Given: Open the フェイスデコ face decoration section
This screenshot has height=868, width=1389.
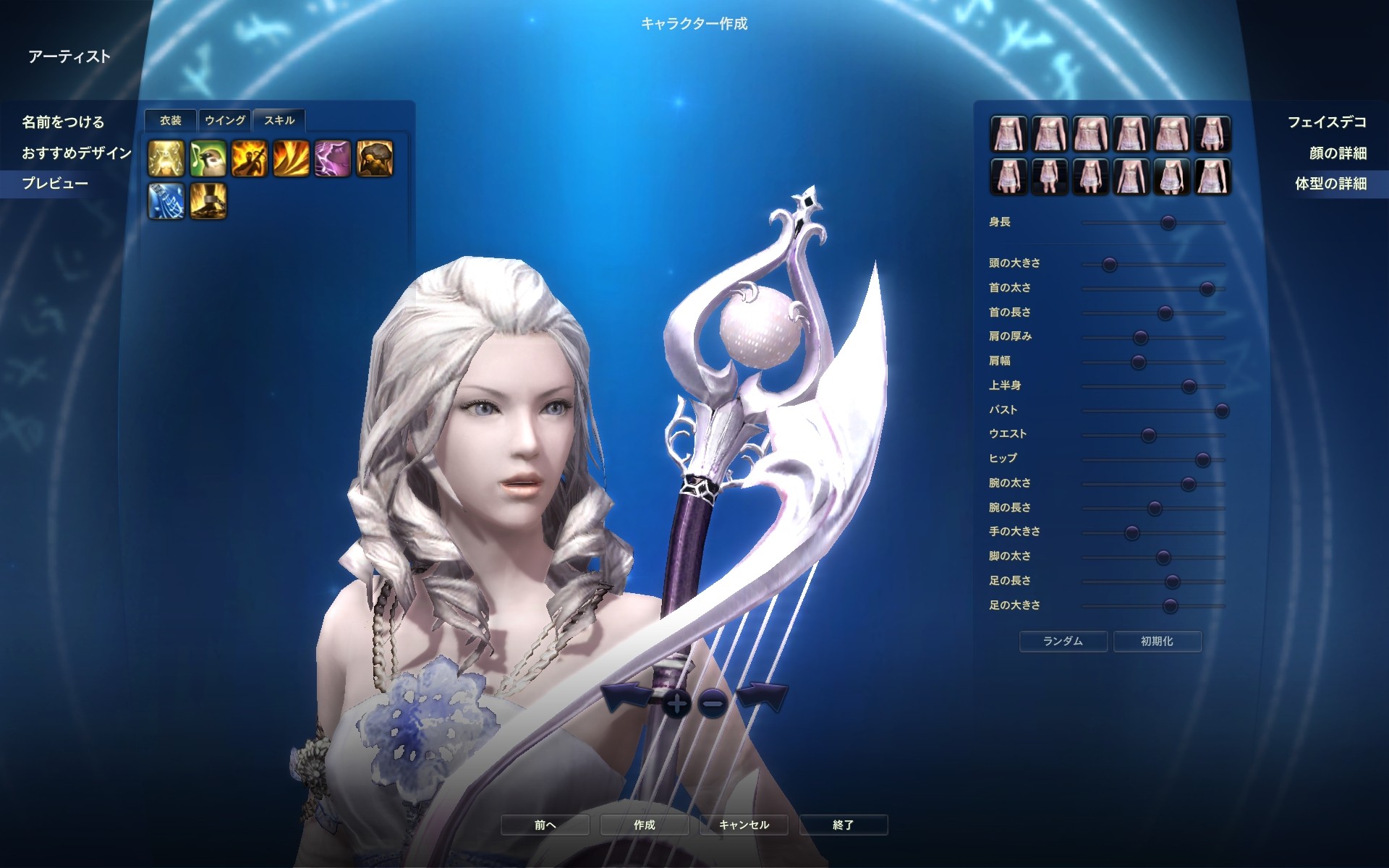Looking at the screenshot, I should click(1327, 122).
